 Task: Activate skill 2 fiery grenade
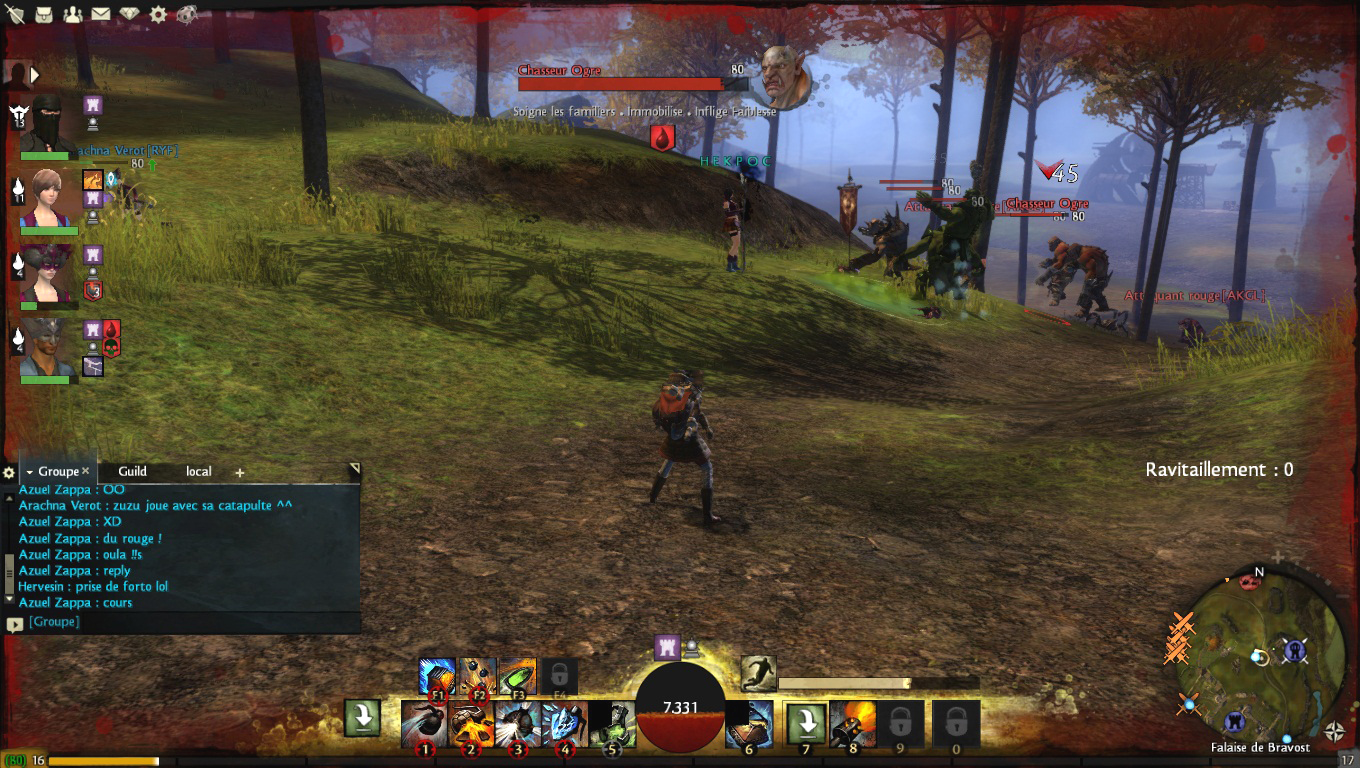tap(471, 722)
